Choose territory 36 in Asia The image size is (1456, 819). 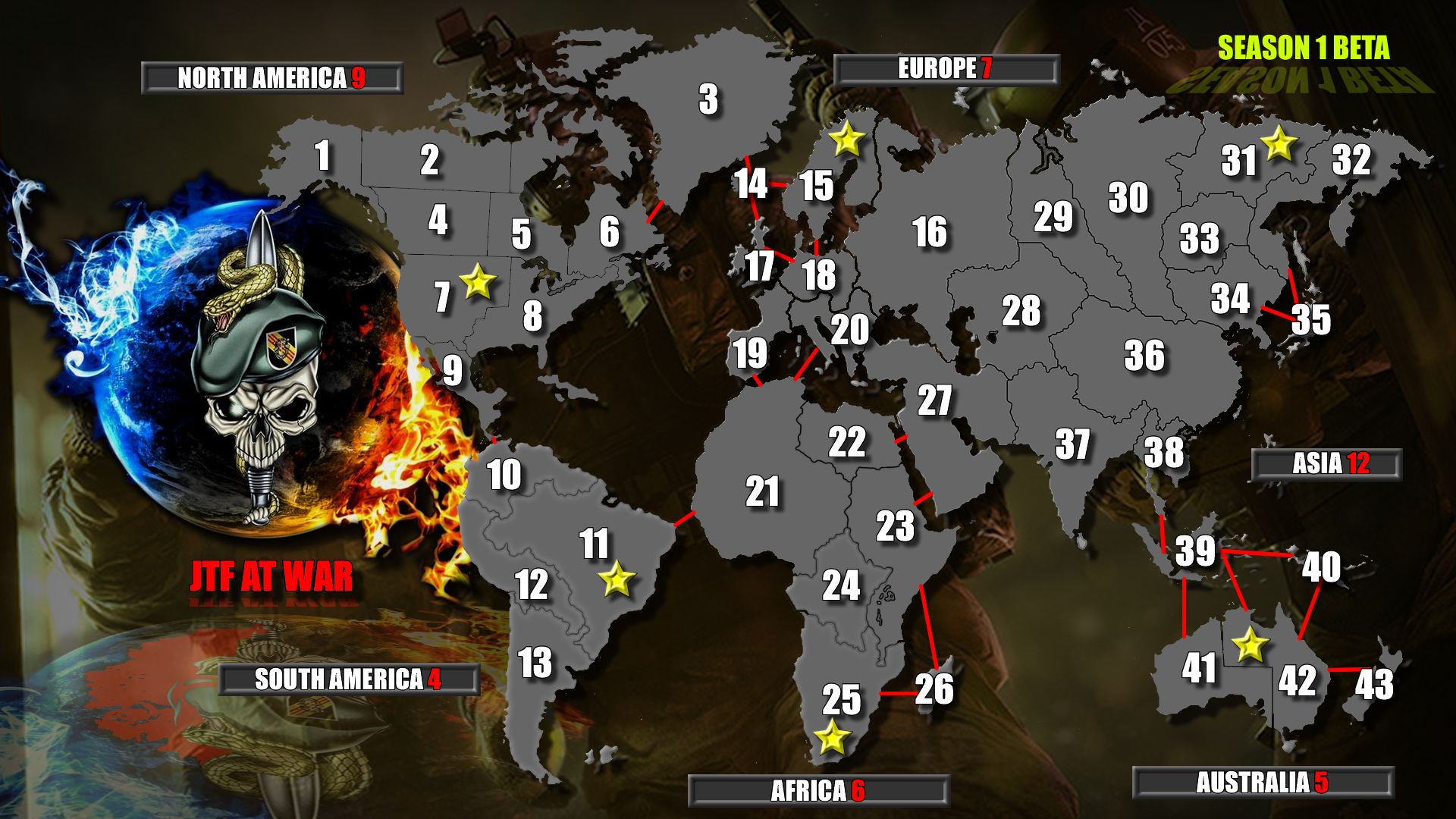[1144, 356]
